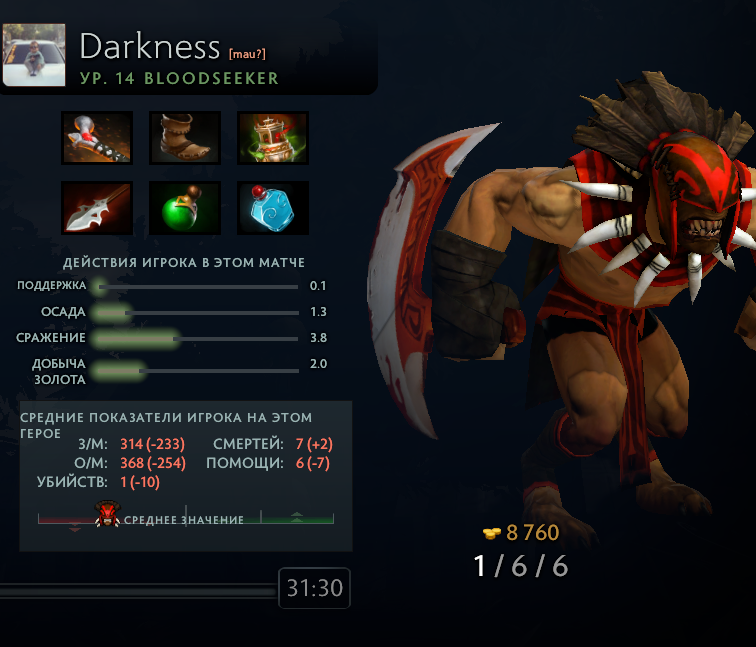
Task: Choose the silver blade item on red background
Action: [x=97, y=208]
